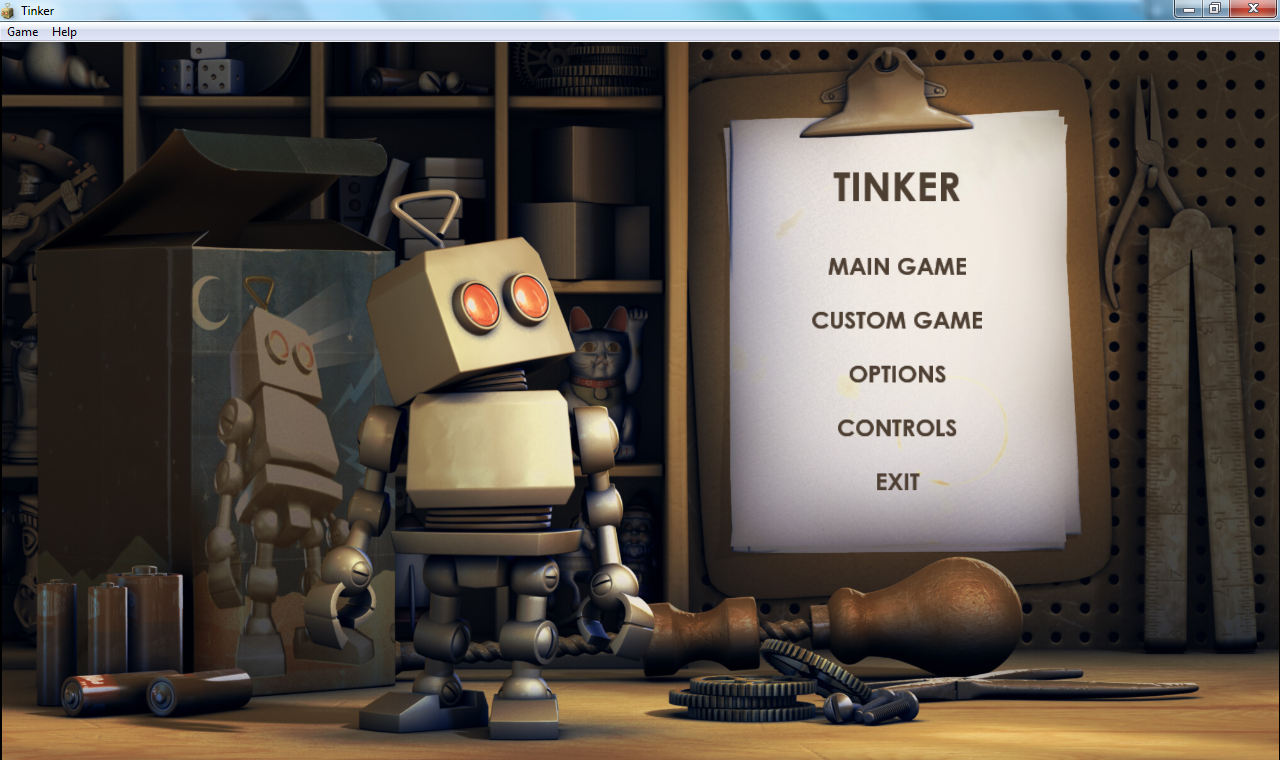Image resolution: width=1280 pixels, height=760 pixels.
Task: Minimize the Tinker window
Action: tap(1188, 9)
